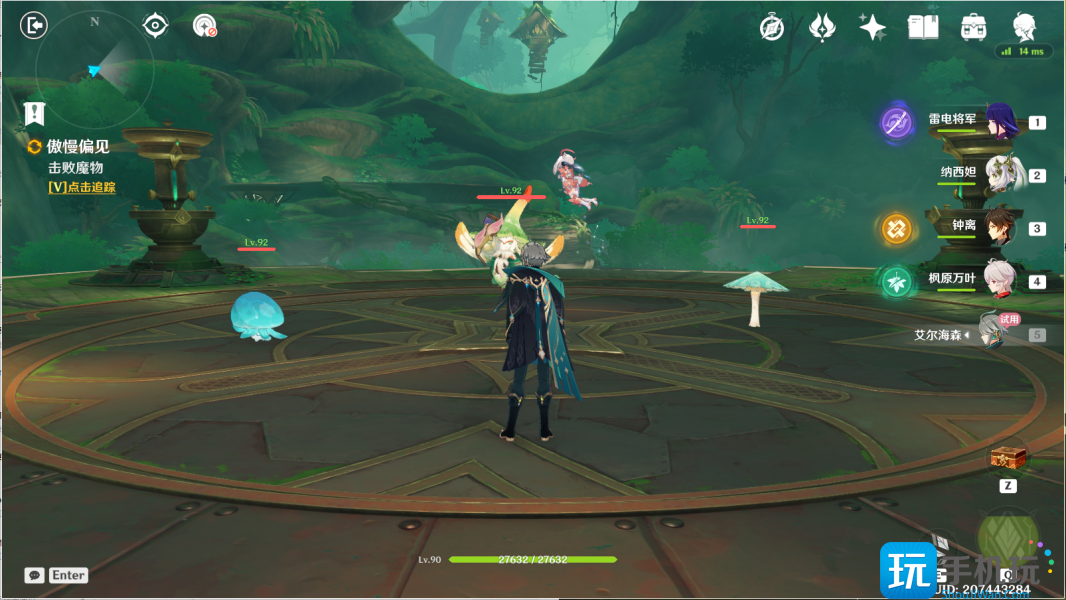
Task: Select trial character 艾尔海森
Action: point(1000,333)
